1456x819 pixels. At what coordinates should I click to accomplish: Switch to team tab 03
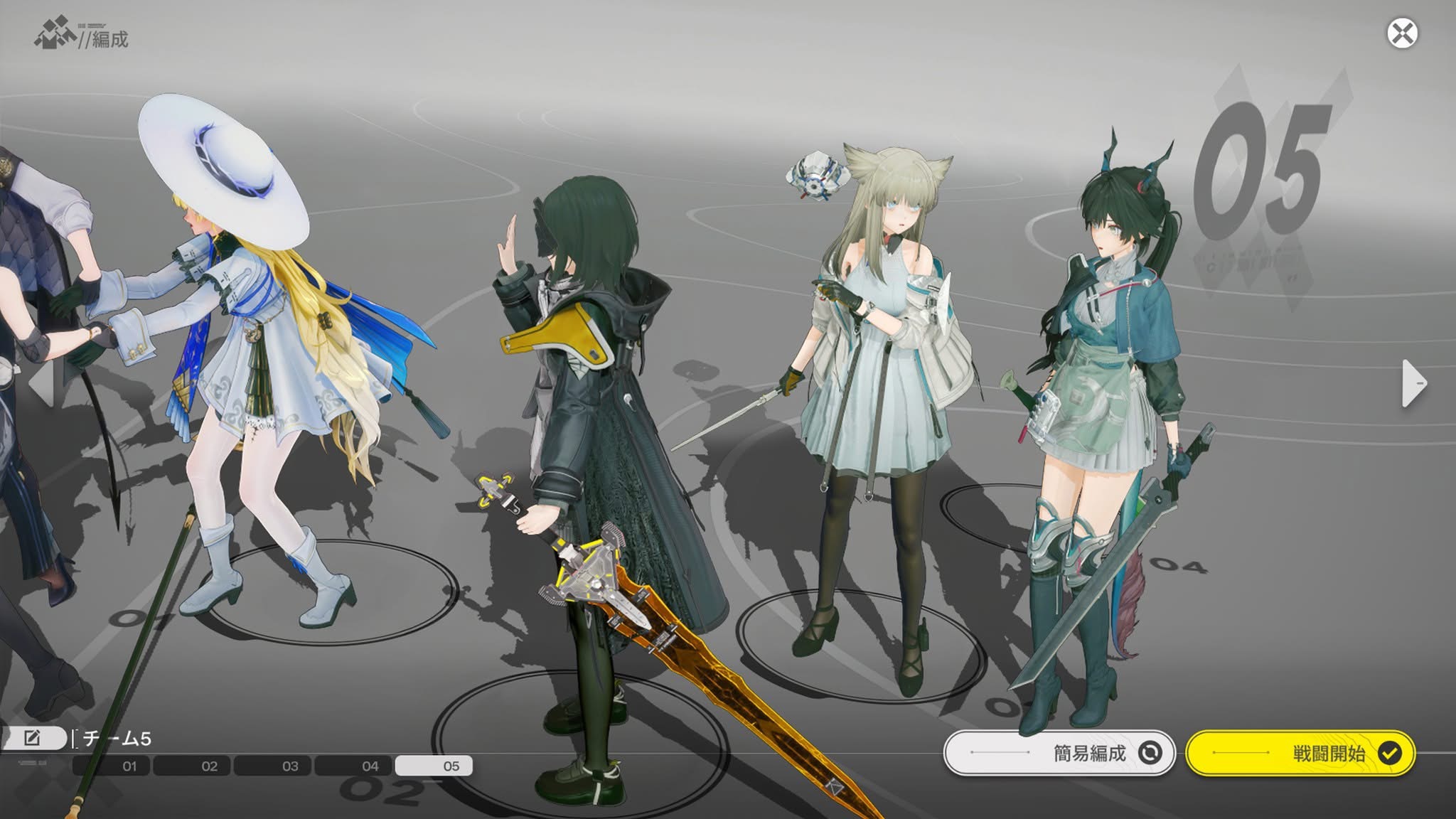[x=272, y=766]
